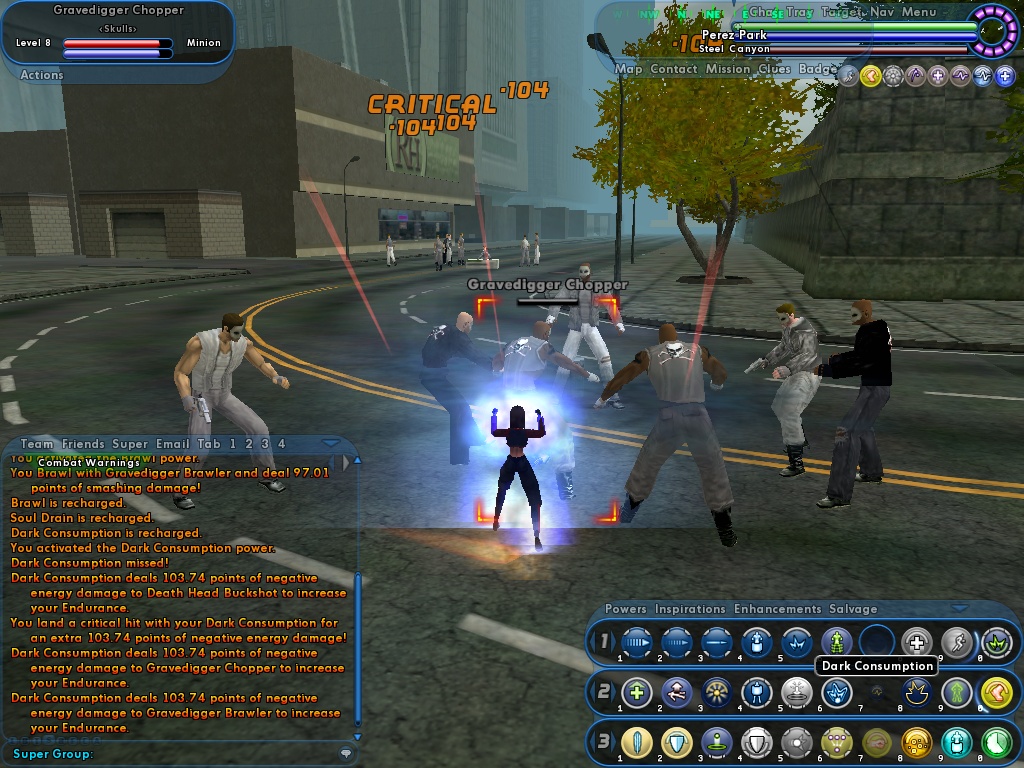Open the Enhancements tab
The image size is (1024, 768).
coord(778,609)
